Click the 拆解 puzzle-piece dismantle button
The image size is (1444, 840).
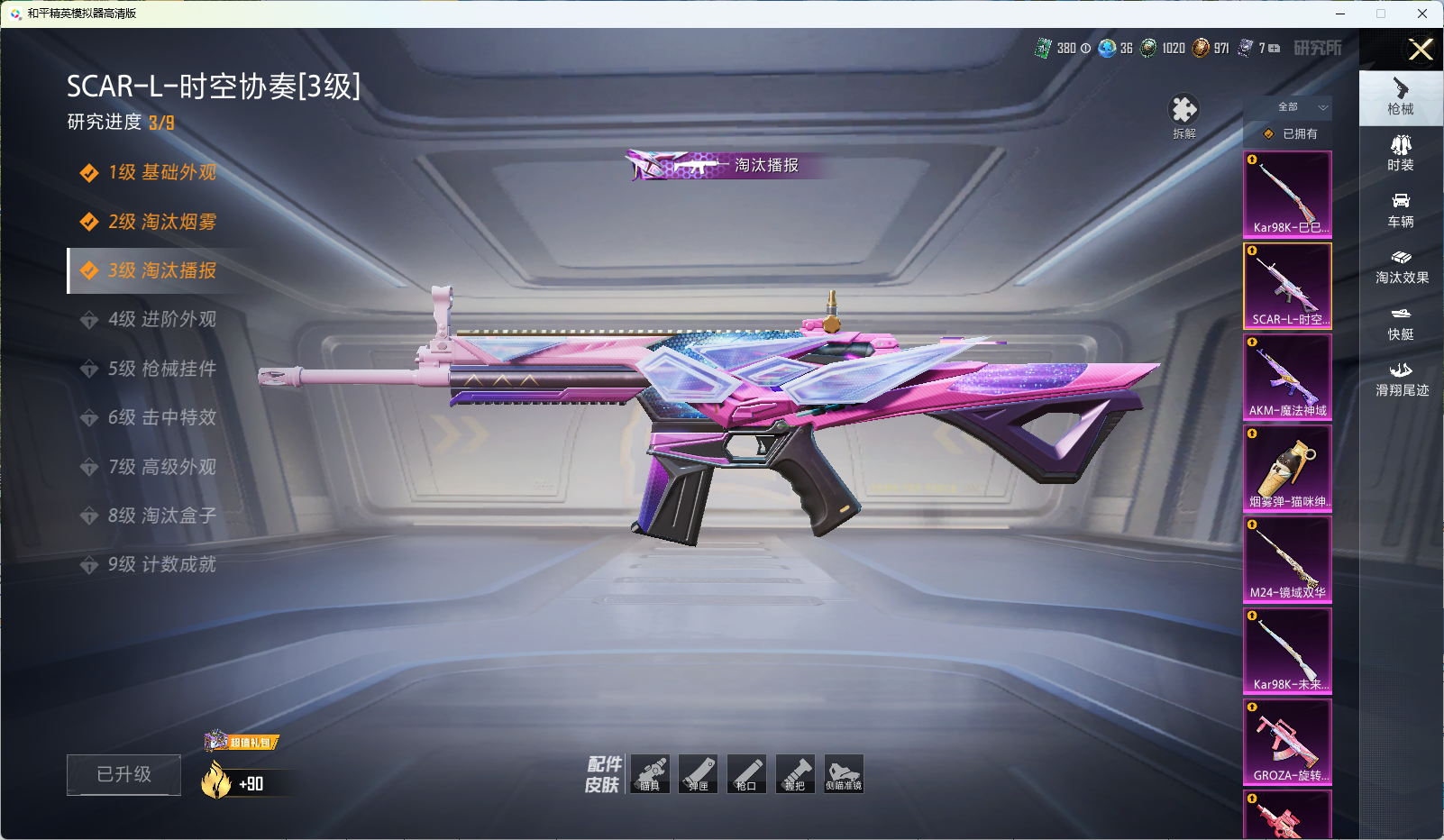[x=1184, y=116]
